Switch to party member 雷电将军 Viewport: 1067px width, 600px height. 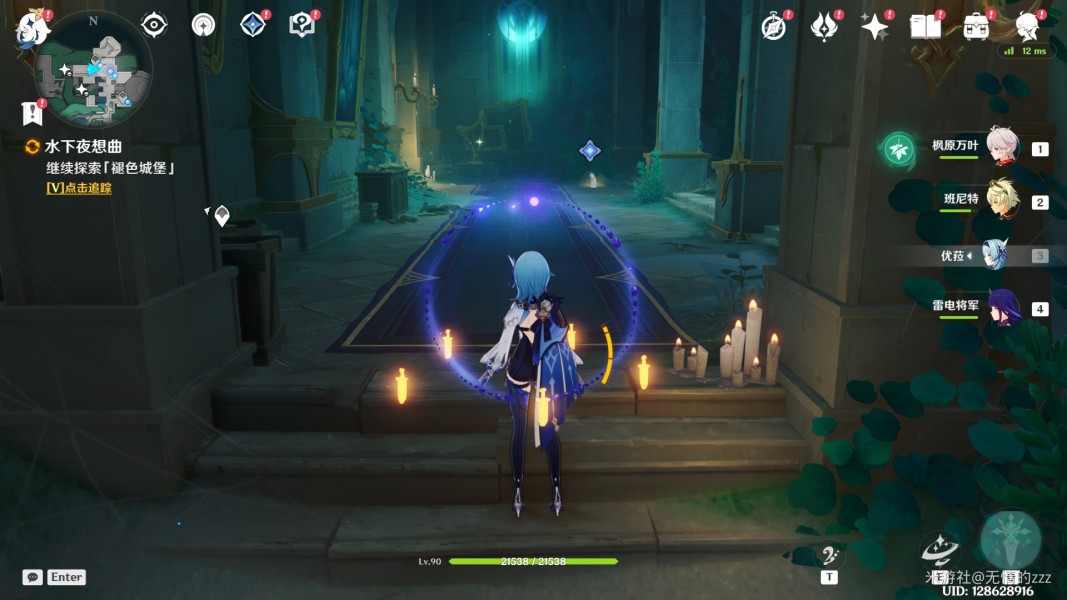[1003, 307]
